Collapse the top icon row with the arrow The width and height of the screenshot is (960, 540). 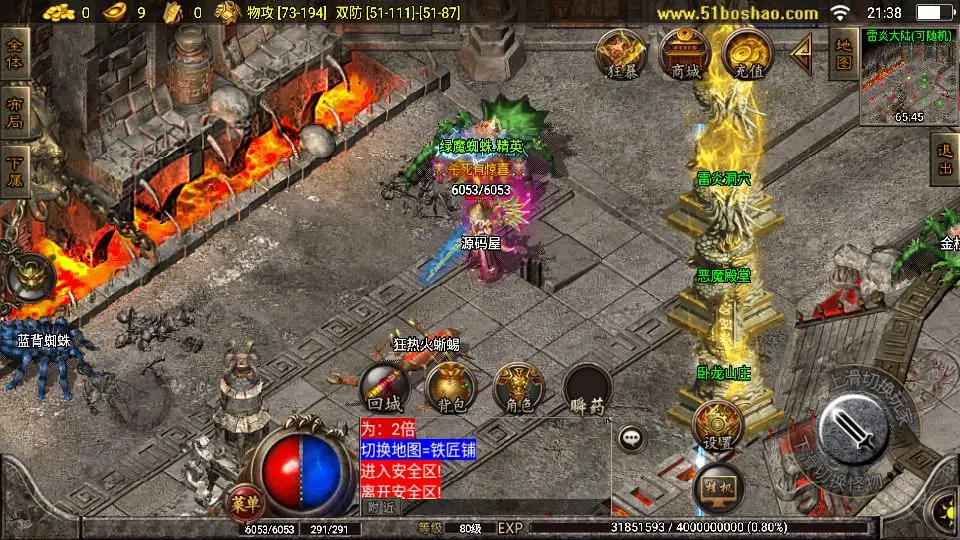pos(802,54)
